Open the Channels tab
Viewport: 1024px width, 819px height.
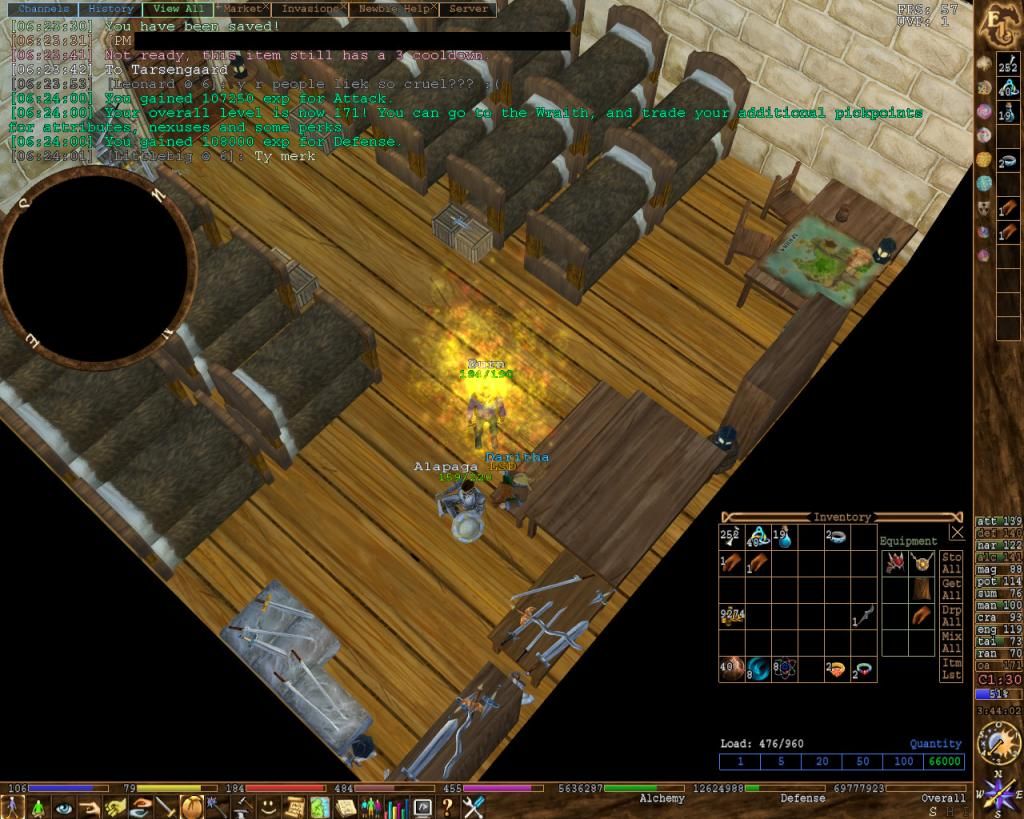coord(43,9)
